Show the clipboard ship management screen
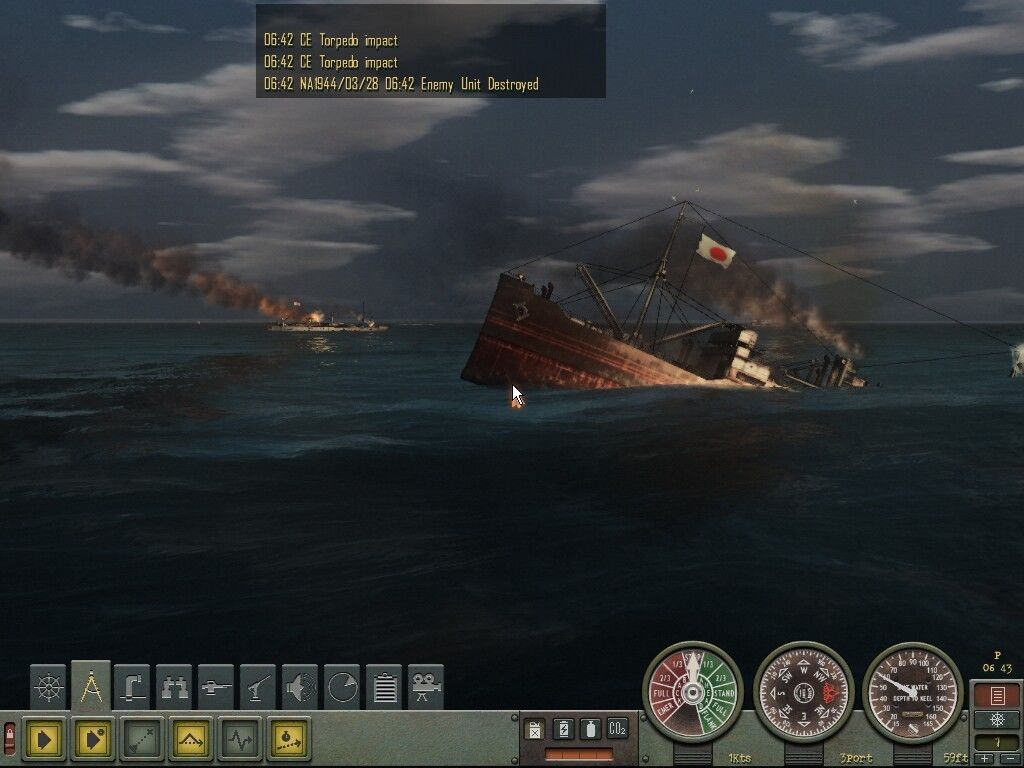Viewport: 1024px width, 768px height. 384,687
